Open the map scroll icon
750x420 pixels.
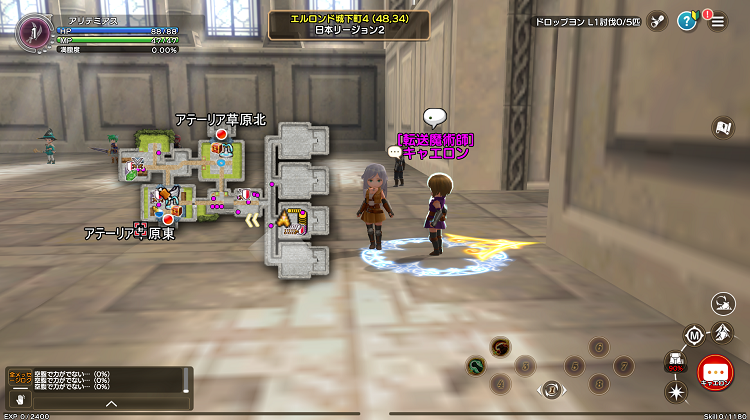(x=722, y=127)
